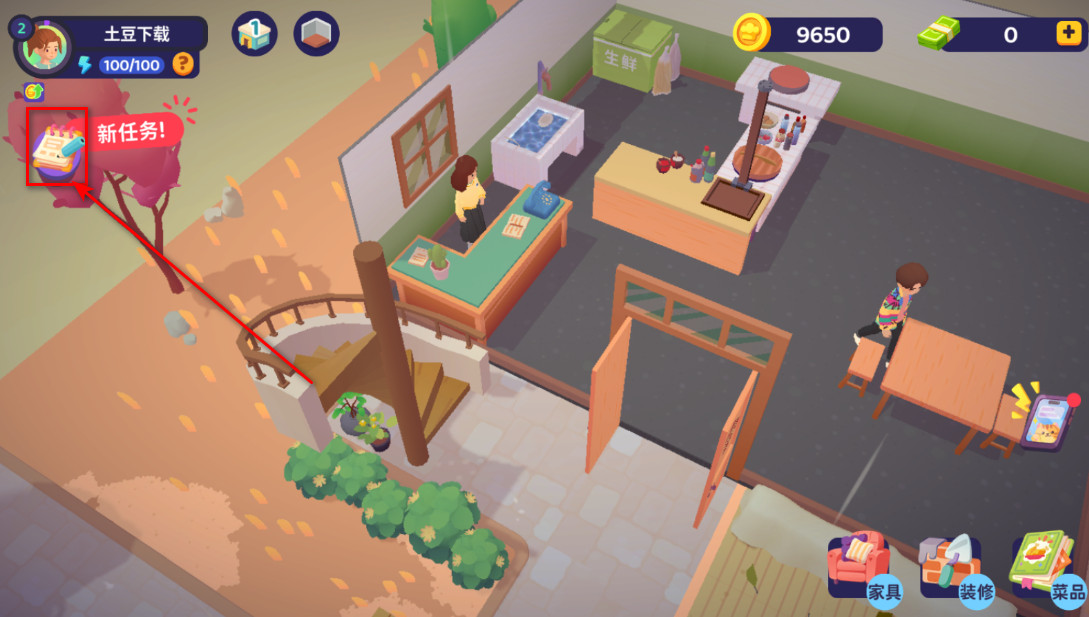Viewport: 1089px width, 617px height.
Task: Open the shop building level icon
Action: tap(254, 34)
